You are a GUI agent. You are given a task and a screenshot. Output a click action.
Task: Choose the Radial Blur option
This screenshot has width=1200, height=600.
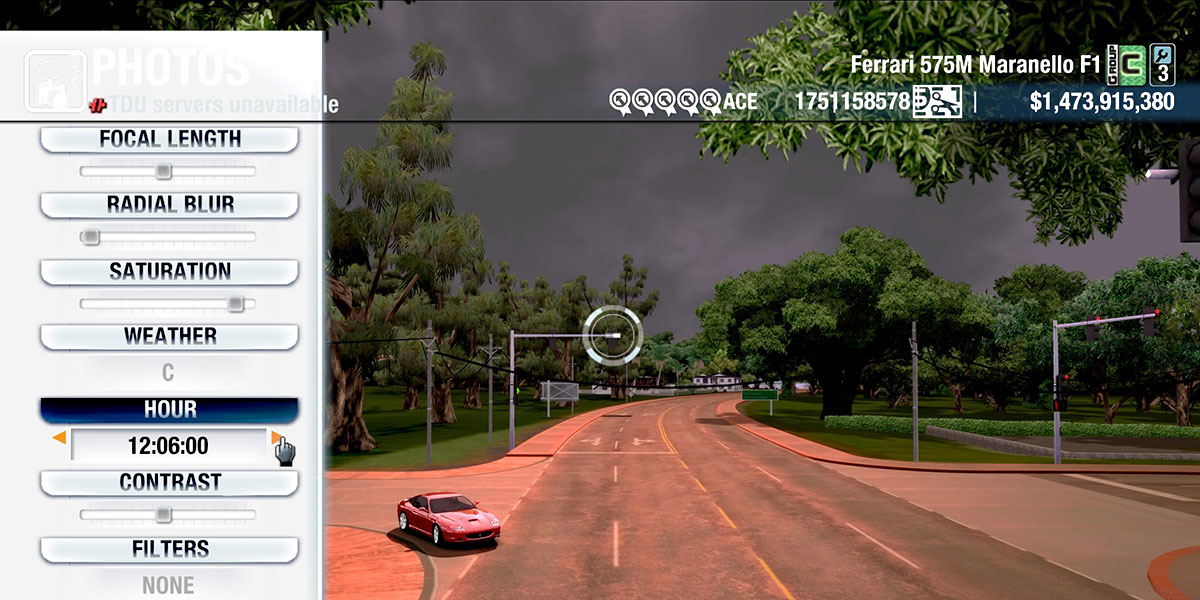tap(169, 205)
